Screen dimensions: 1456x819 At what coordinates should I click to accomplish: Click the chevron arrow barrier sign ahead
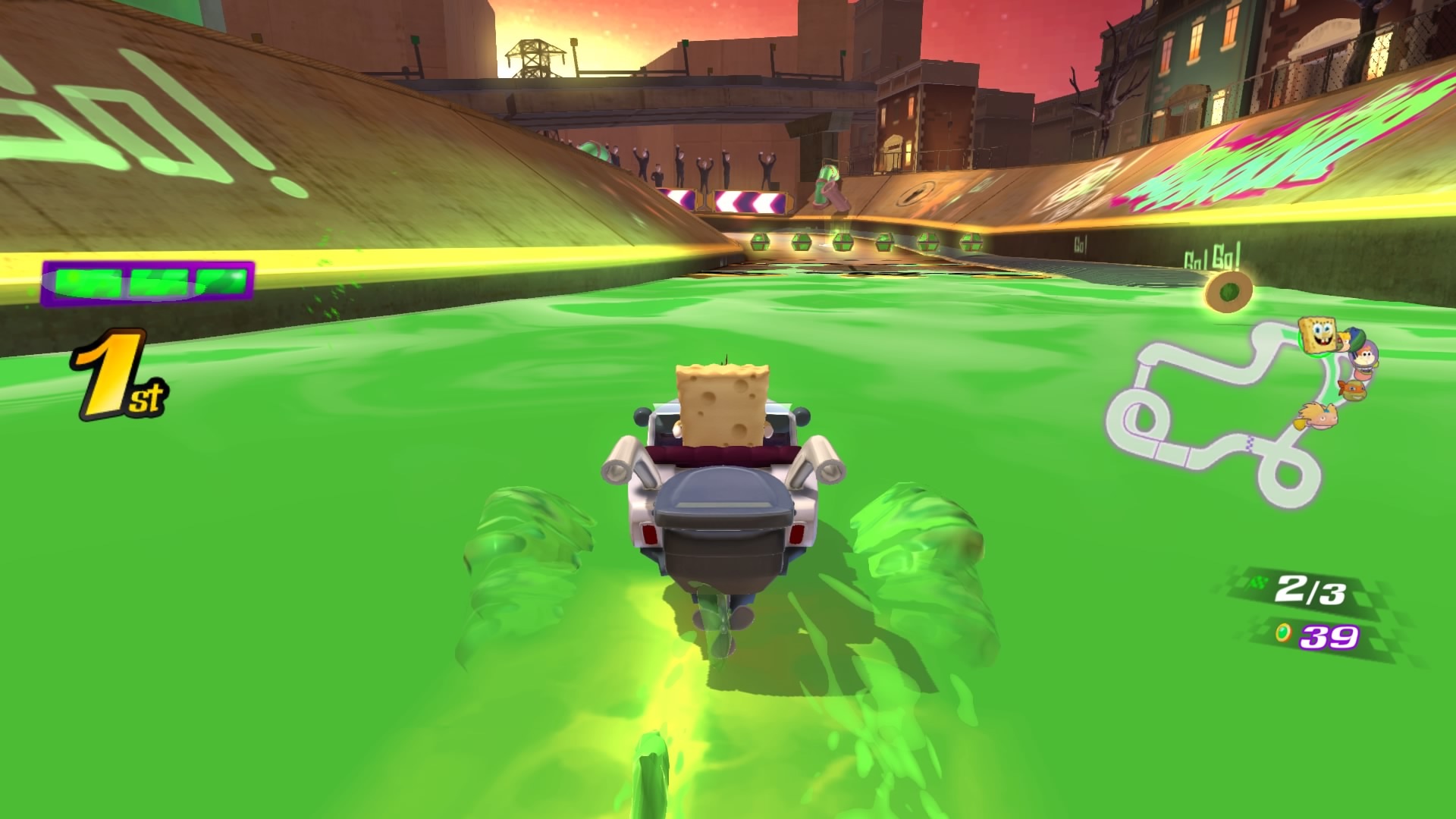(750, 201)
